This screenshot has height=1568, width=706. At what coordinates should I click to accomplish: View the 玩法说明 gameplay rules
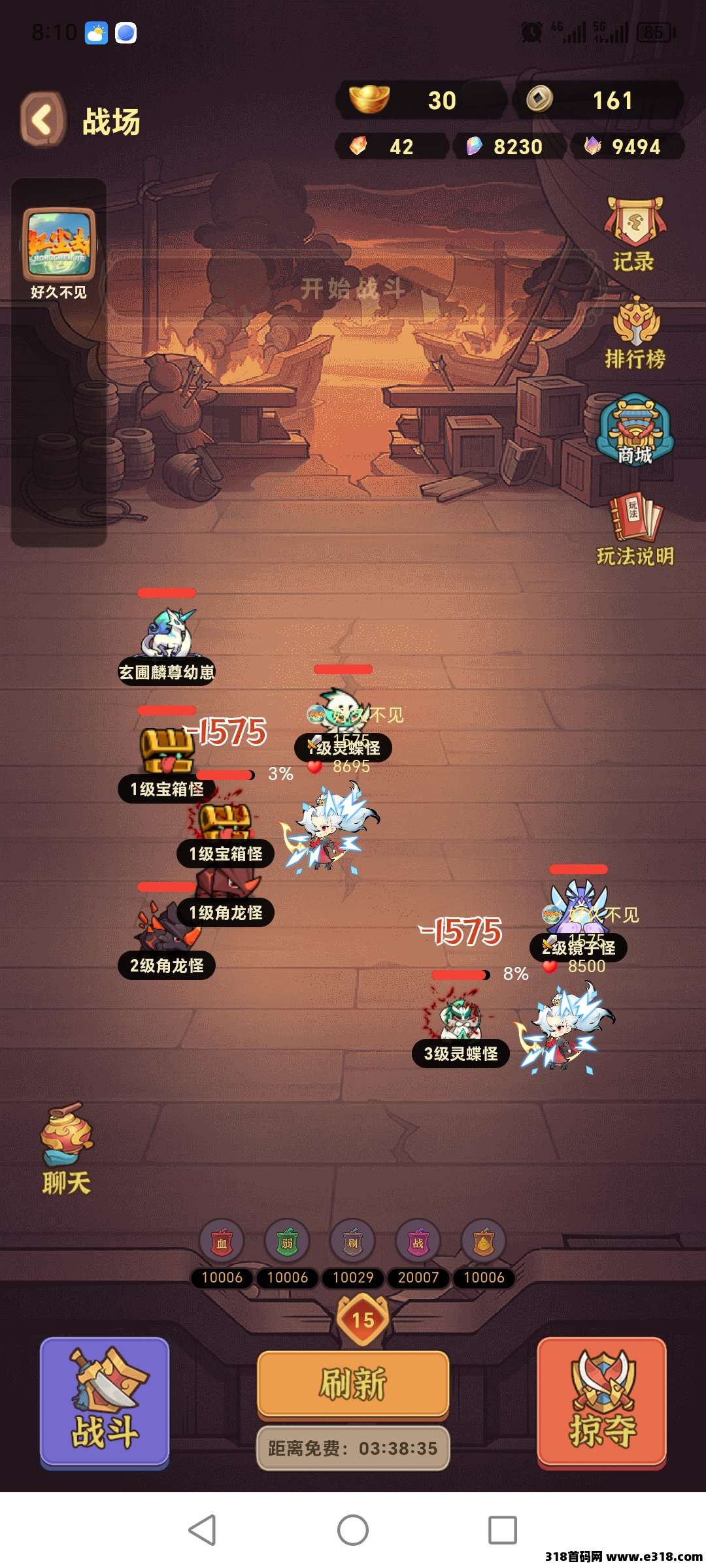click(635, 529)
